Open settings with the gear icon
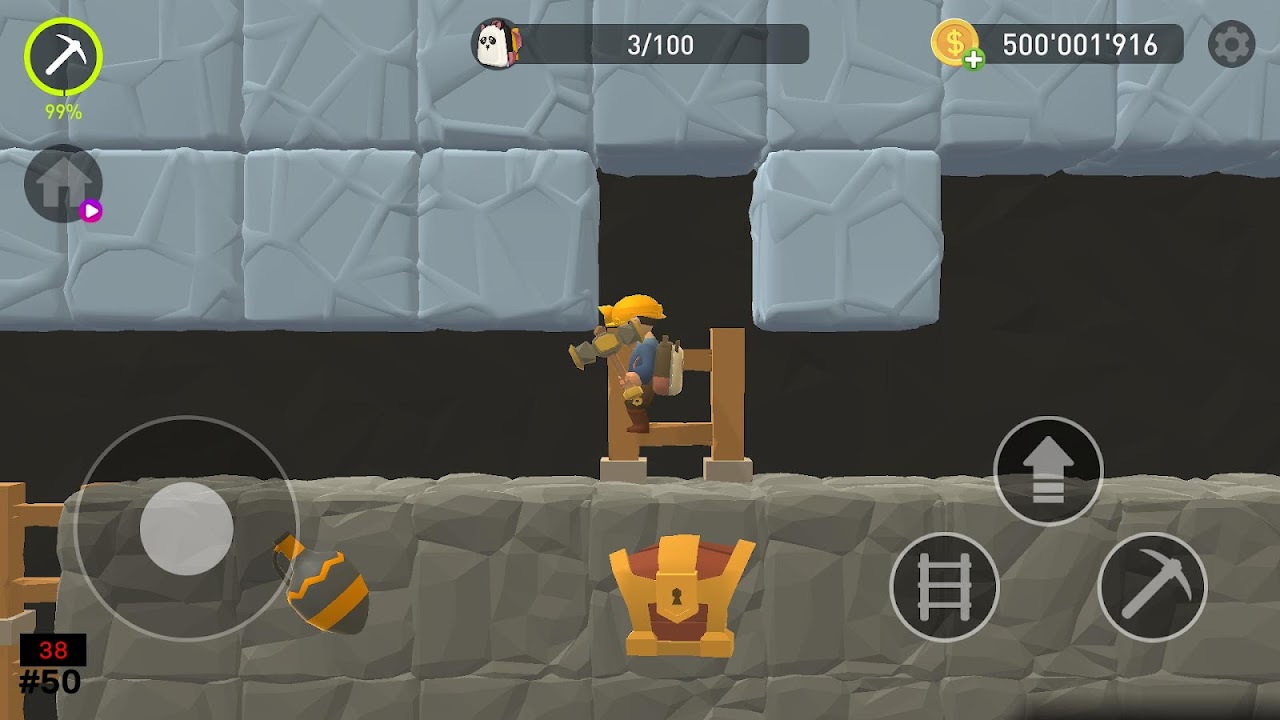This screenshot has height=720, width=1280. [1231, 45]
